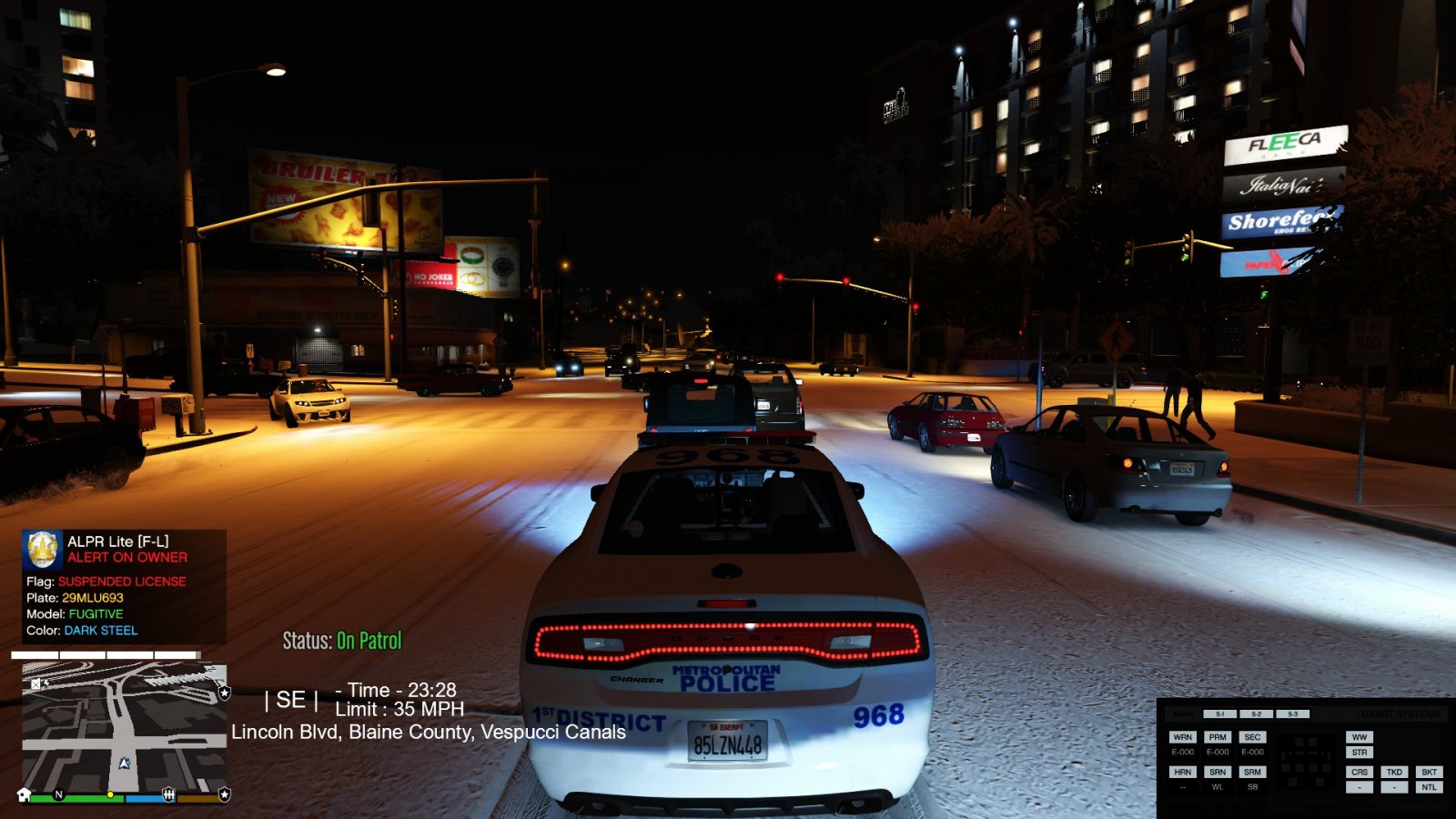
Task: Activate the CRS cruise lights button
Action: 1360,772
